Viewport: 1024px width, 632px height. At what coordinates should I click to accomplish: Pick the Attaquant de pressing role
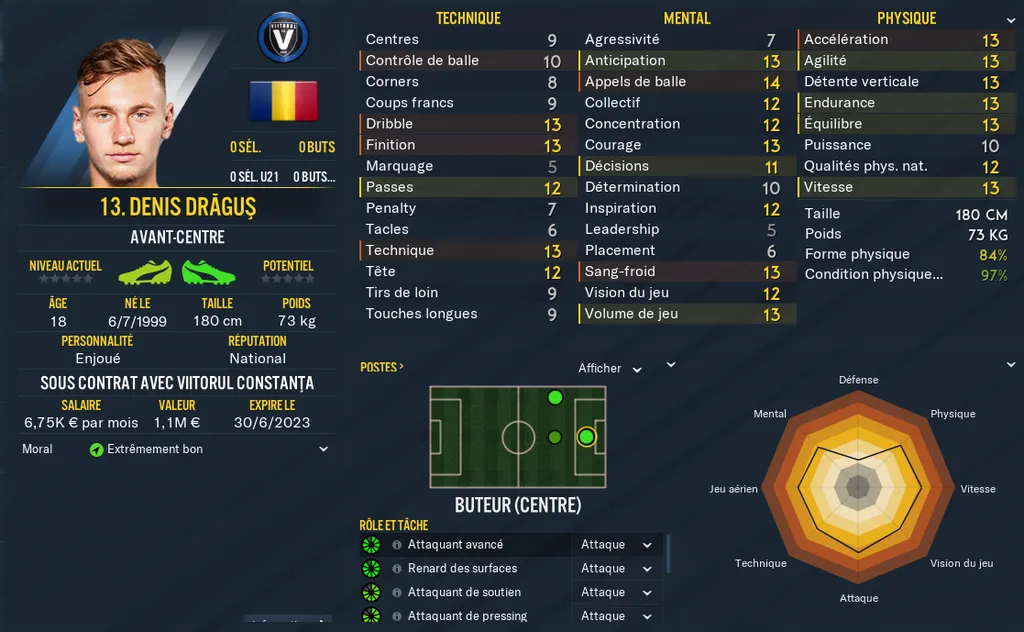[x=467, y=616]
